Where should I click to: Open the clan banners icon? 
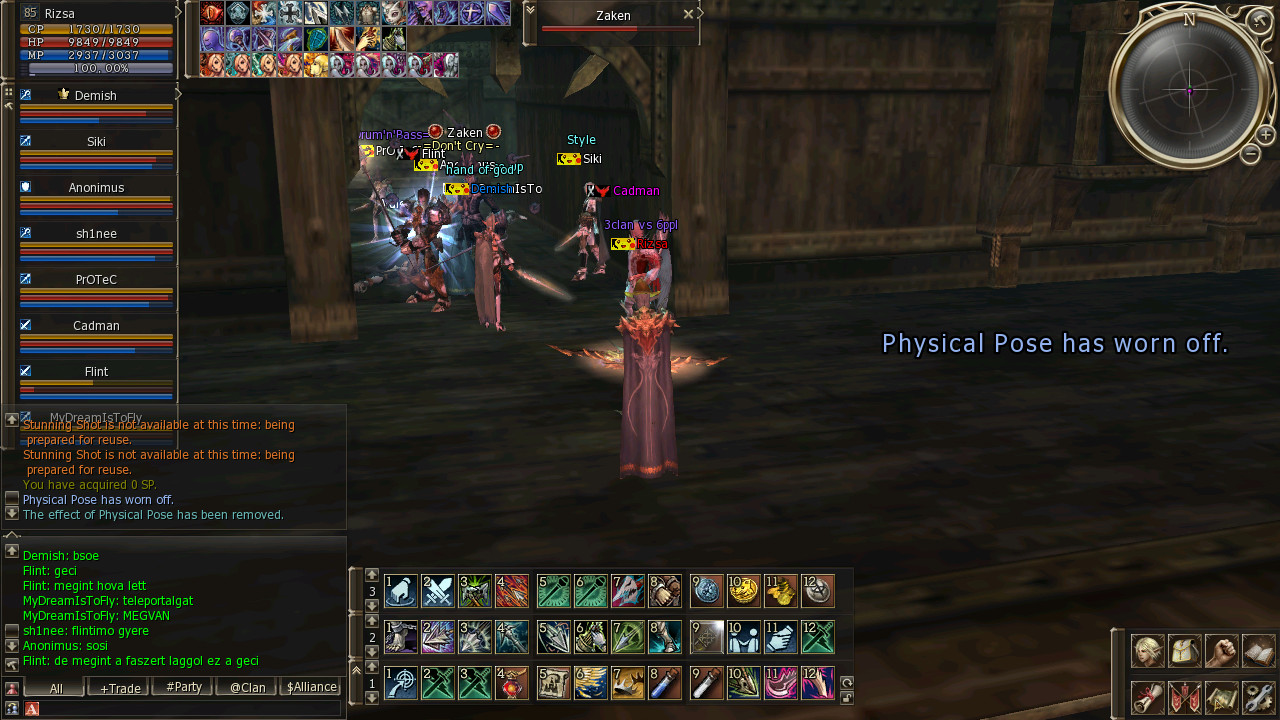(1185, 697)
